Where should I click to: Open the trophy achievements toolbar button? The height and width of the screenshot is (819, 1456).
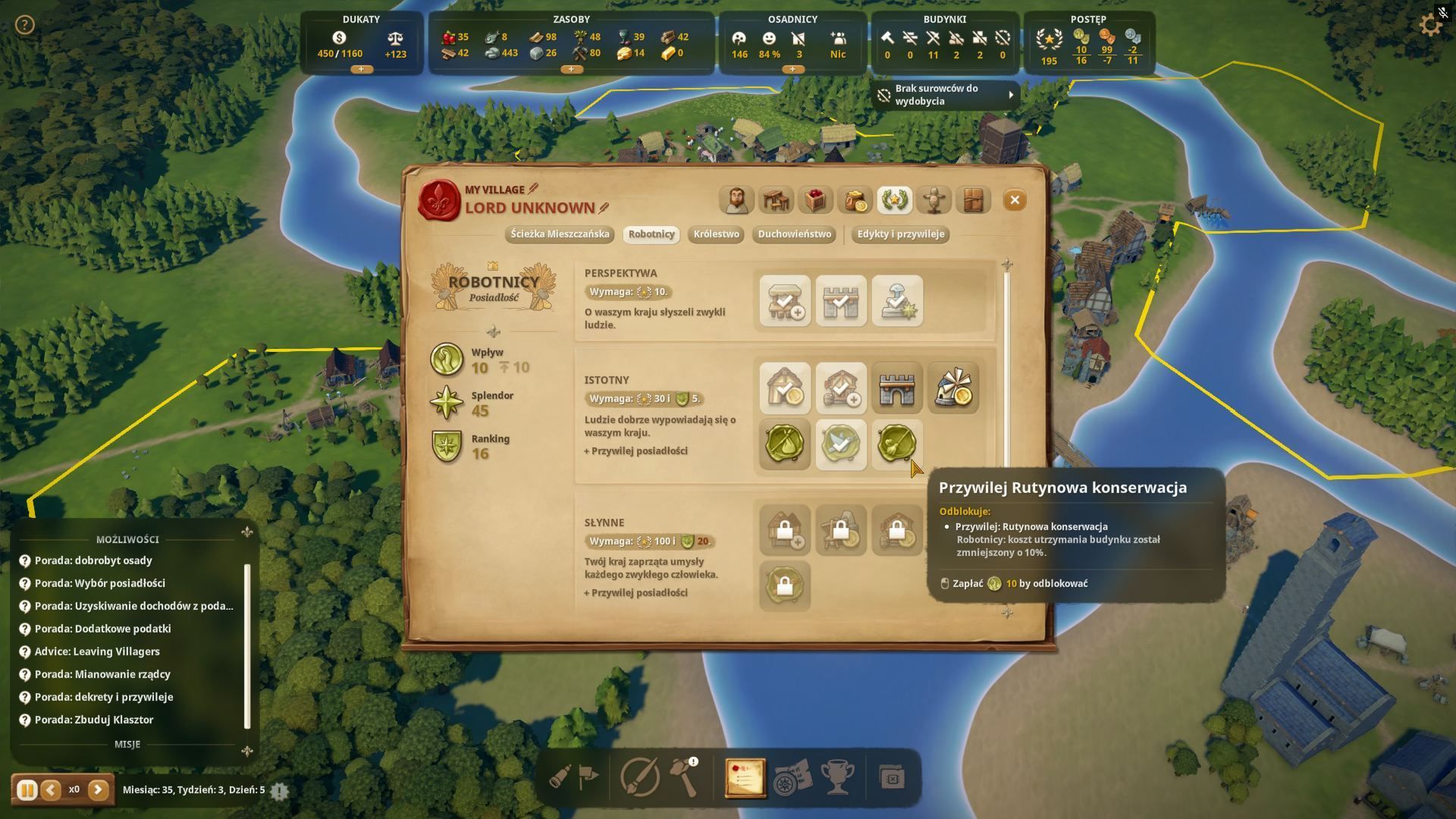(837, 777)
